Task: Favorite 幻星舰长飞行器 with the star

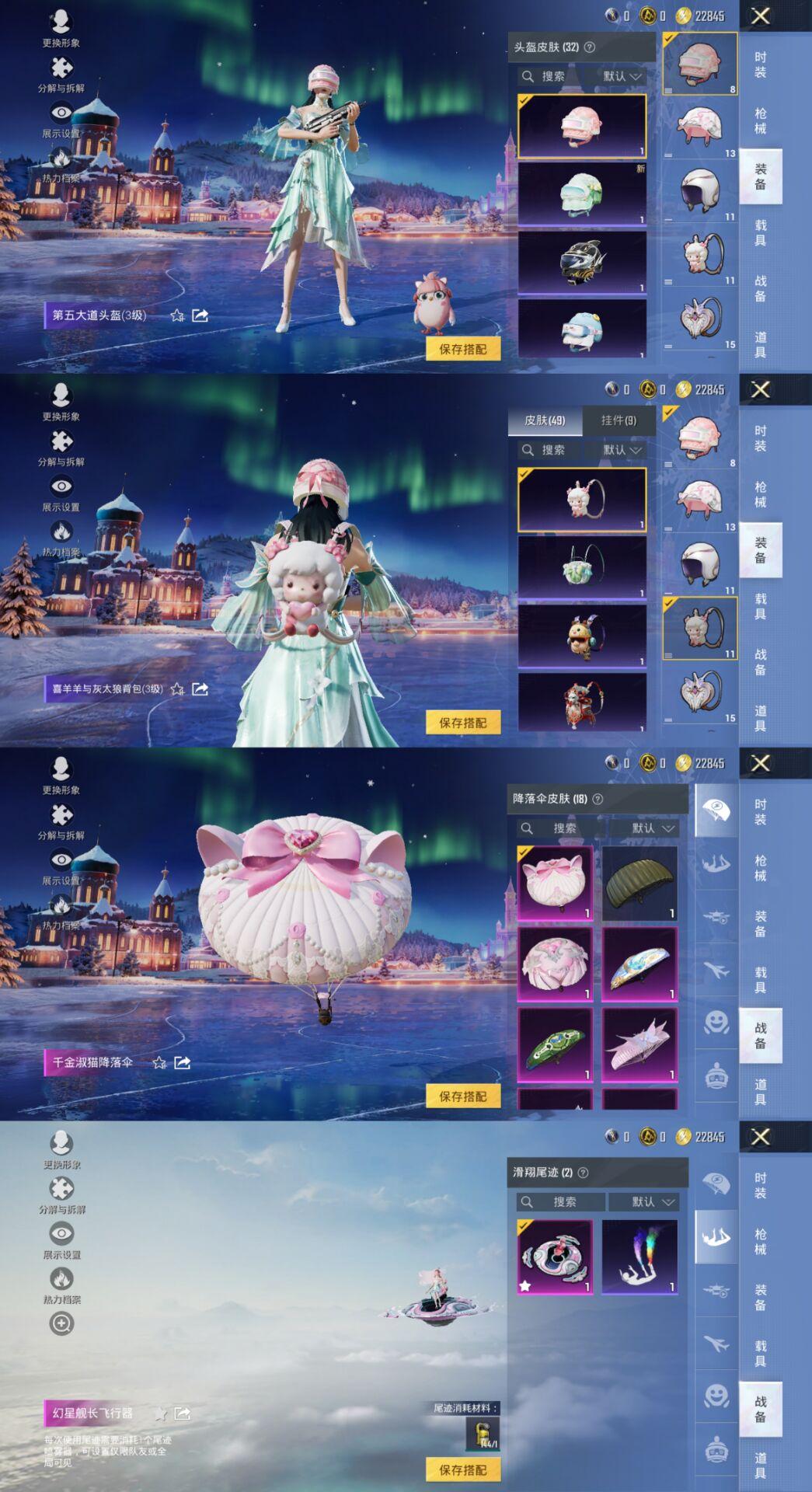Action: point(161,1414)
